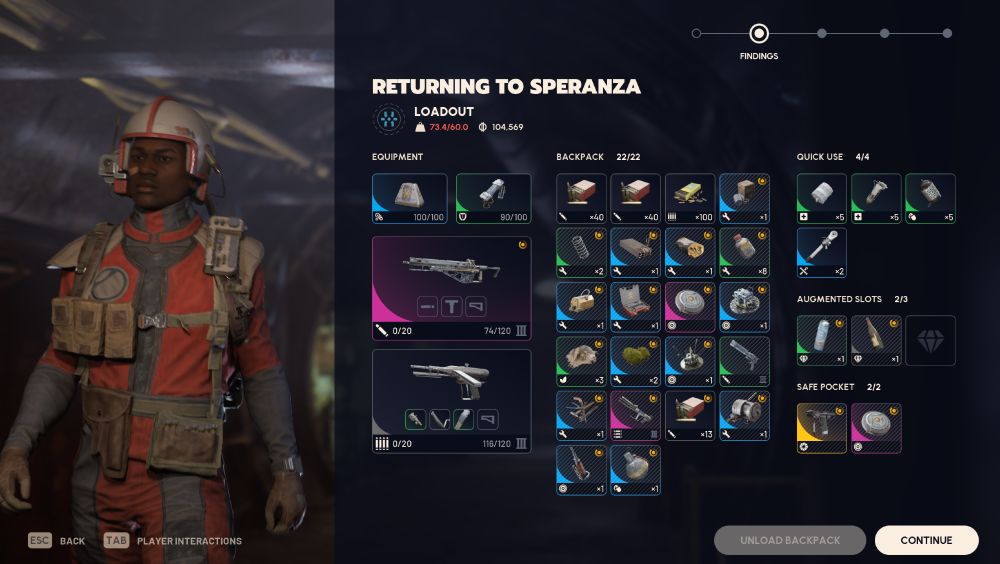Pick the green spring item x2
The width and height of the screenshot is (1000, 564).
point(581,252)
